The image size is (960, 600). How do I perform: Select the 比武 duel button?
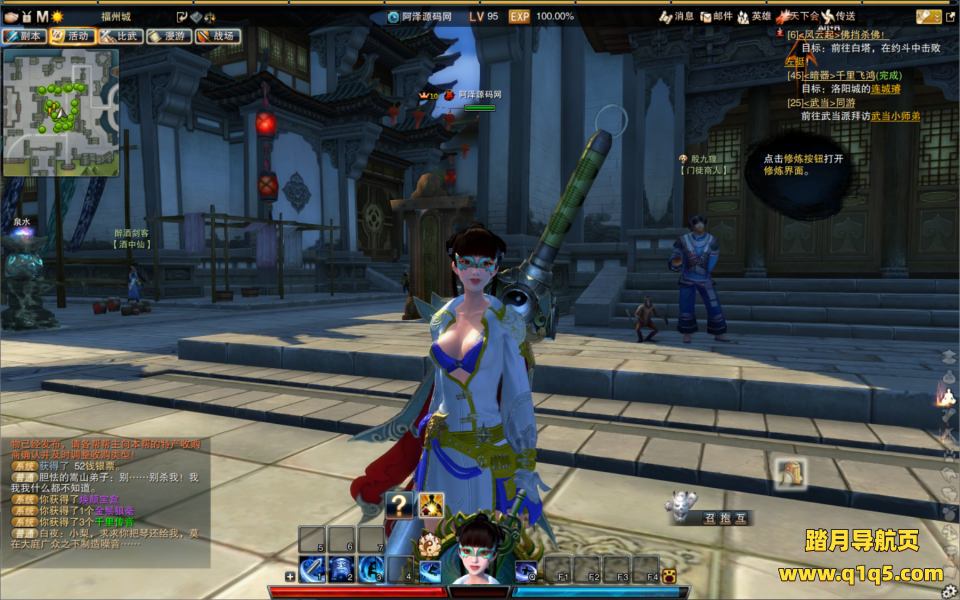click(x=120, y=36)
